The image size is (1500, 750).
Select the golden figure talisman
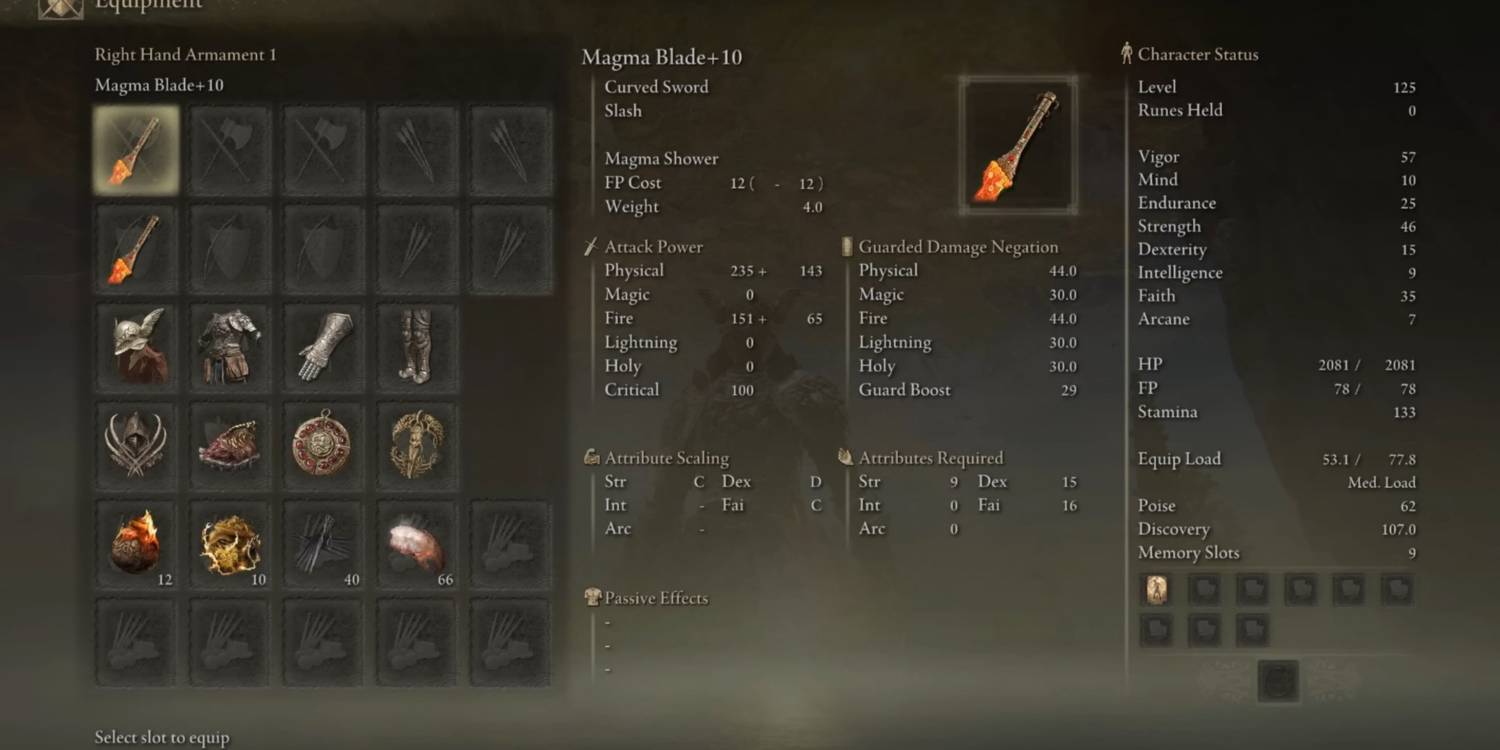coord(417,443)
